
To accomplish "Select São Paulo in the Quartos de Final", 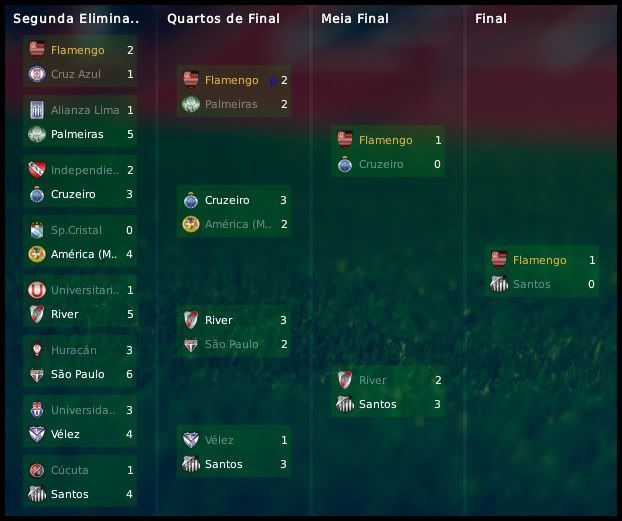I will pyautogui.click(x=231, y=344).
